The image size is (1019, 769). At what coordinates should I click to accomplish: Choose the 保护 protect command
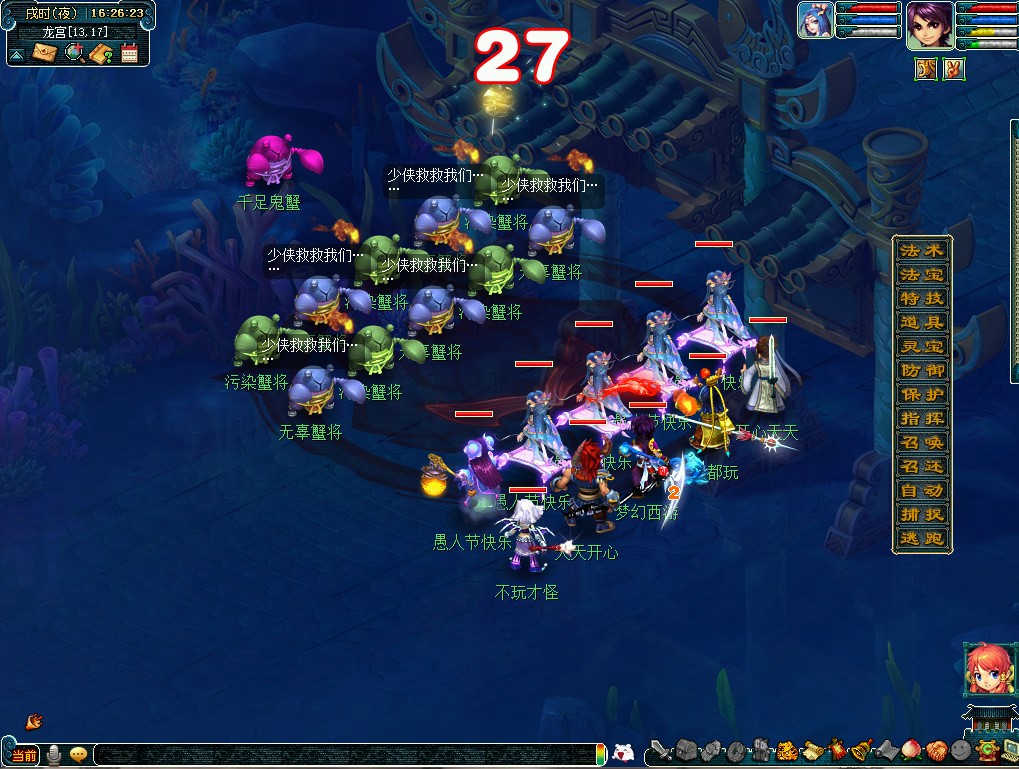(x=921, y=394)
